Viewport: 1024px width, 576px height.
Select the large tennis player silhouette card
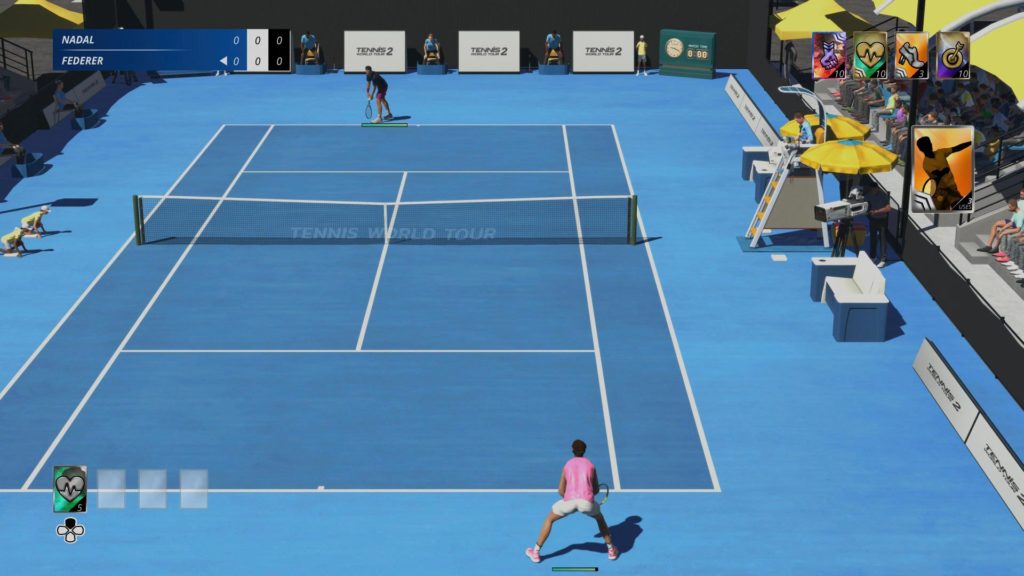tap(942, 168)
